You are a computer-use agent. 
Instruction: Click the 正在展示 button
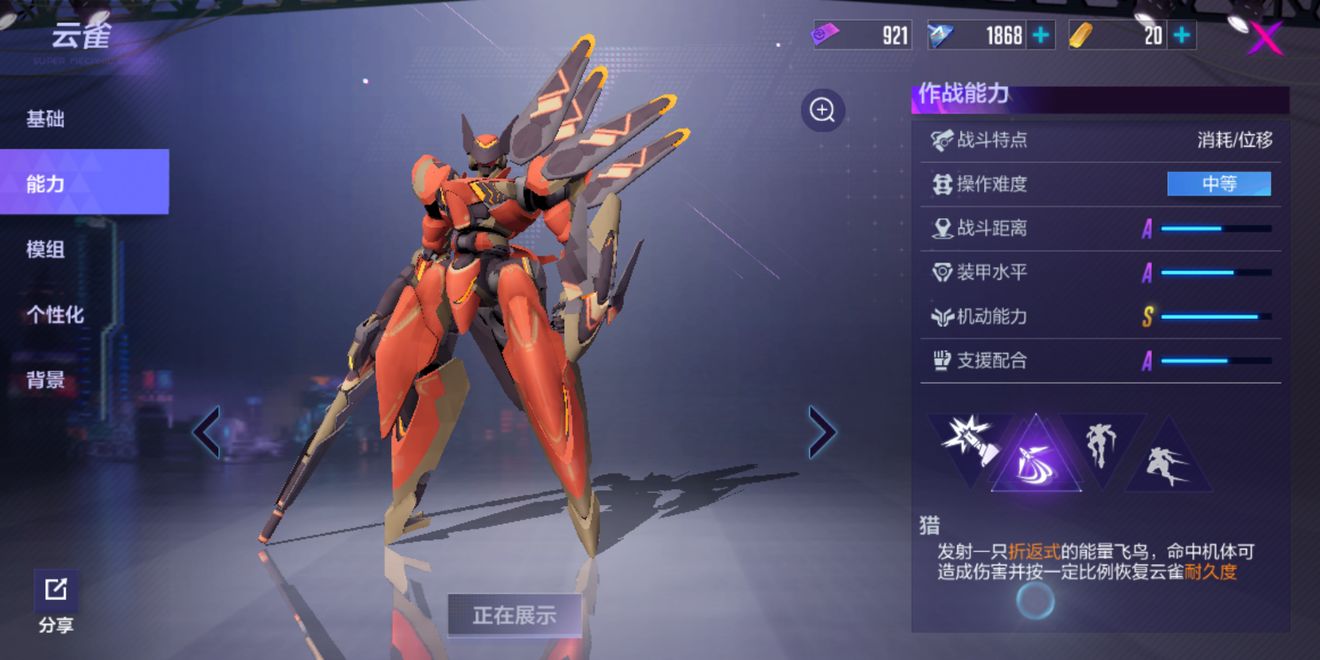point(514,615)
